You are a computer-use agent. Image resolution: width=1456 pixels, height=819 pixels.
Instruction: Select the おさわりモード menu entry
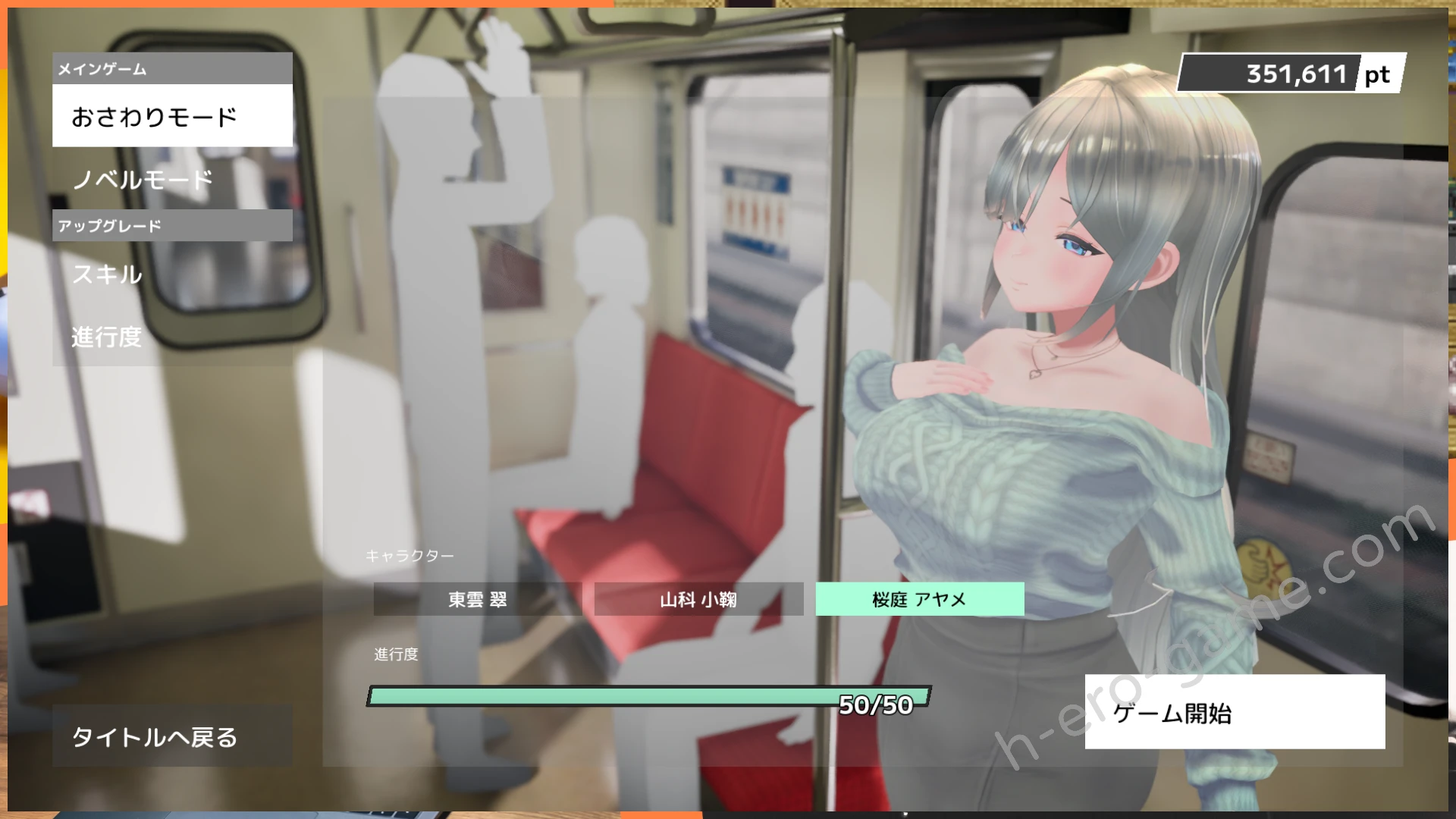click(172, 116)
